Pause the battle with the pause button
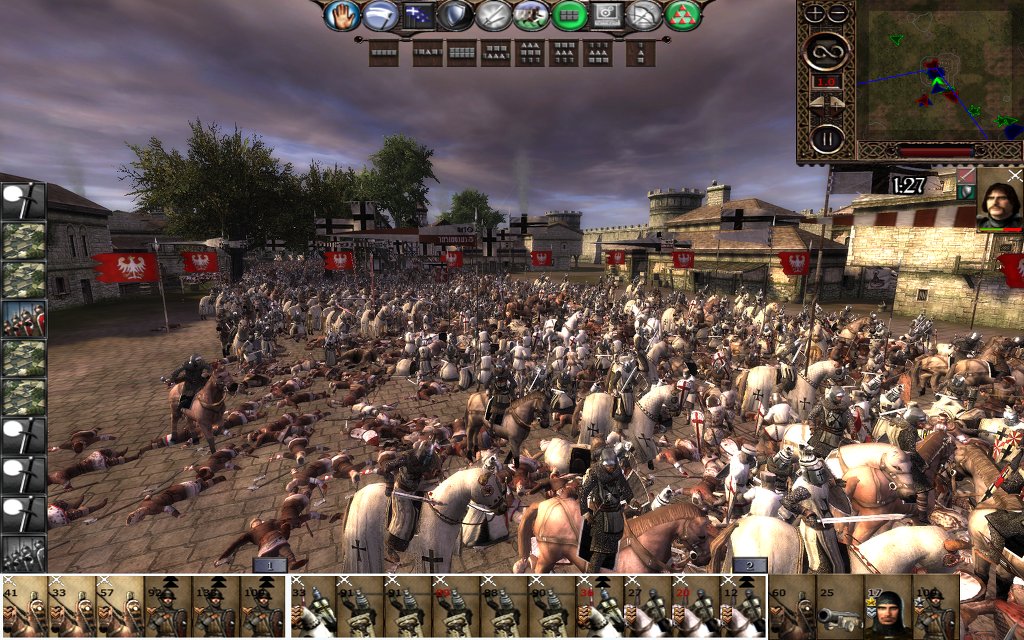The image size is (1024, 640). (826, 137)
